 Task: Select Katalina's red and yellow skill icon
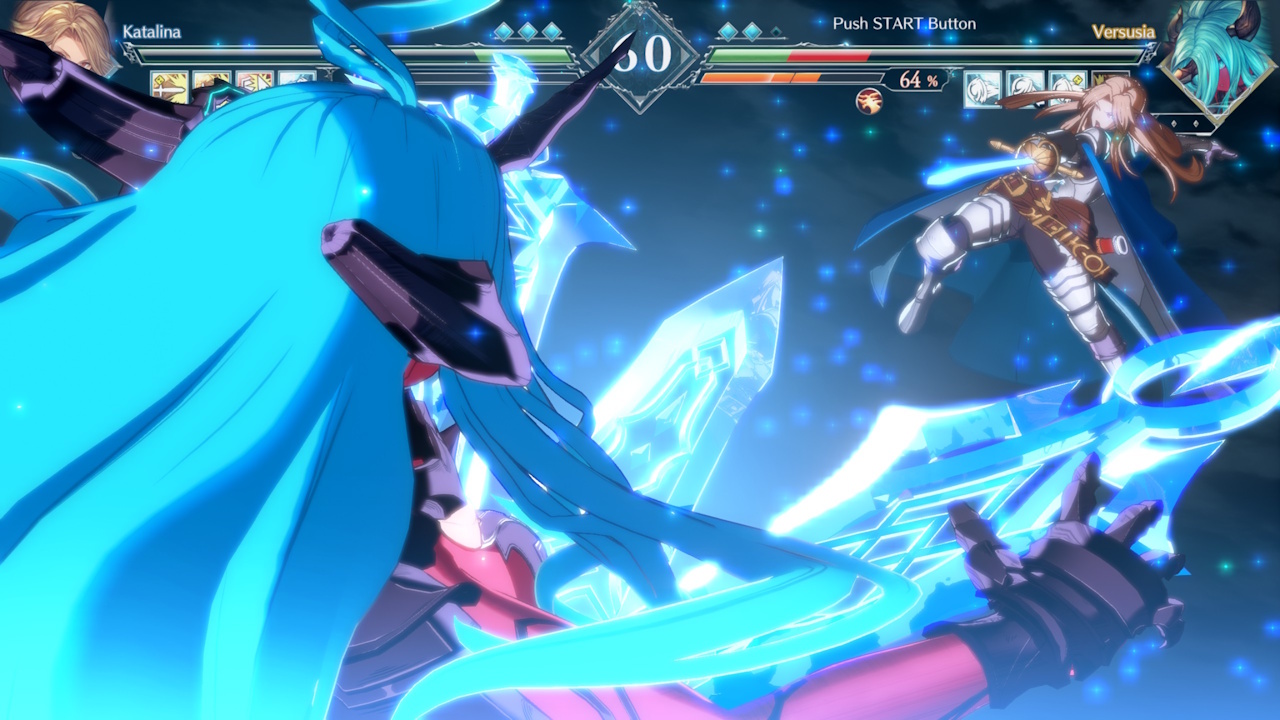[255, 84]
